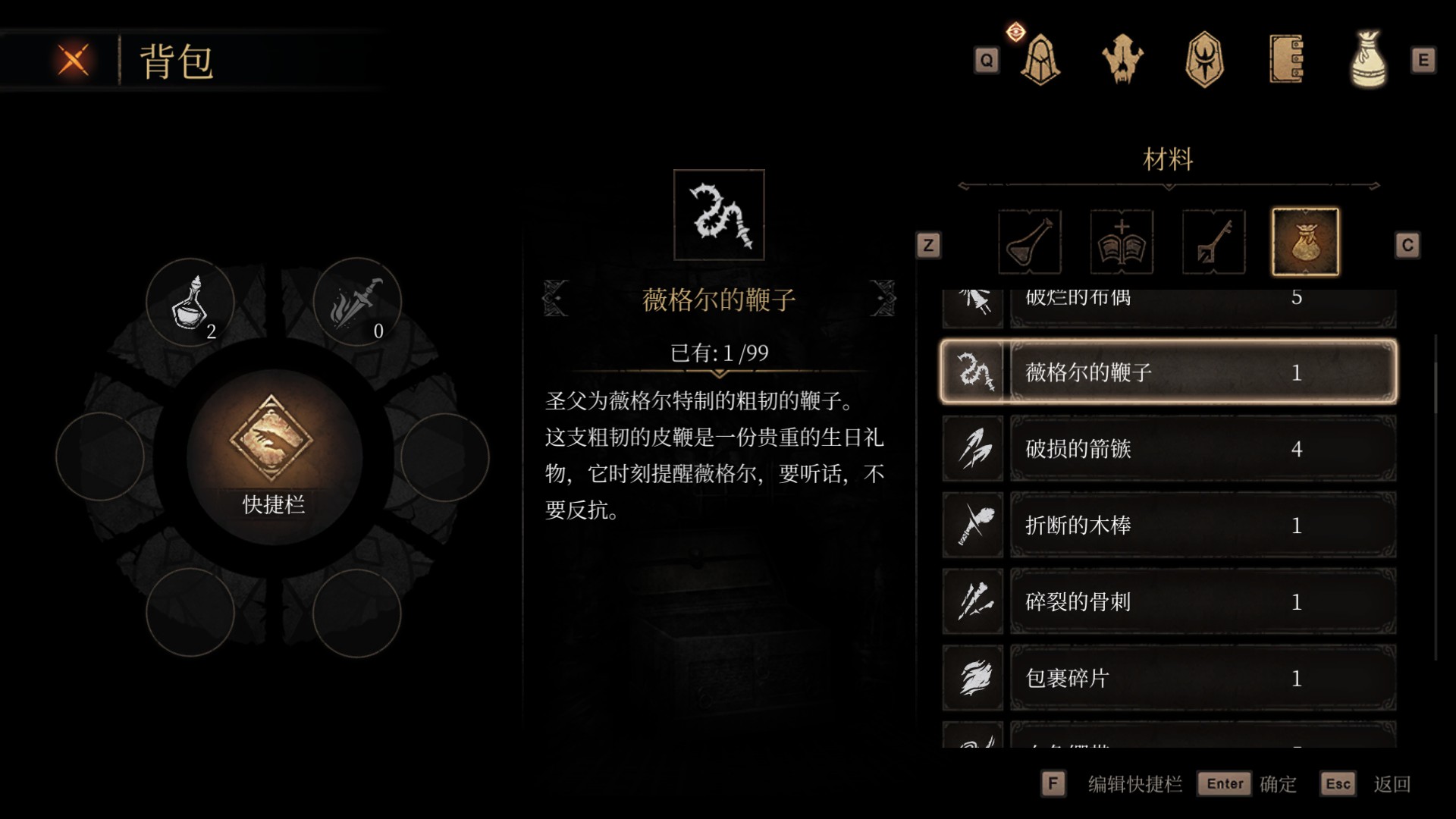Open the book with cross category icon
Screen dimensions: 1456x819
[x=1120, y=242]
